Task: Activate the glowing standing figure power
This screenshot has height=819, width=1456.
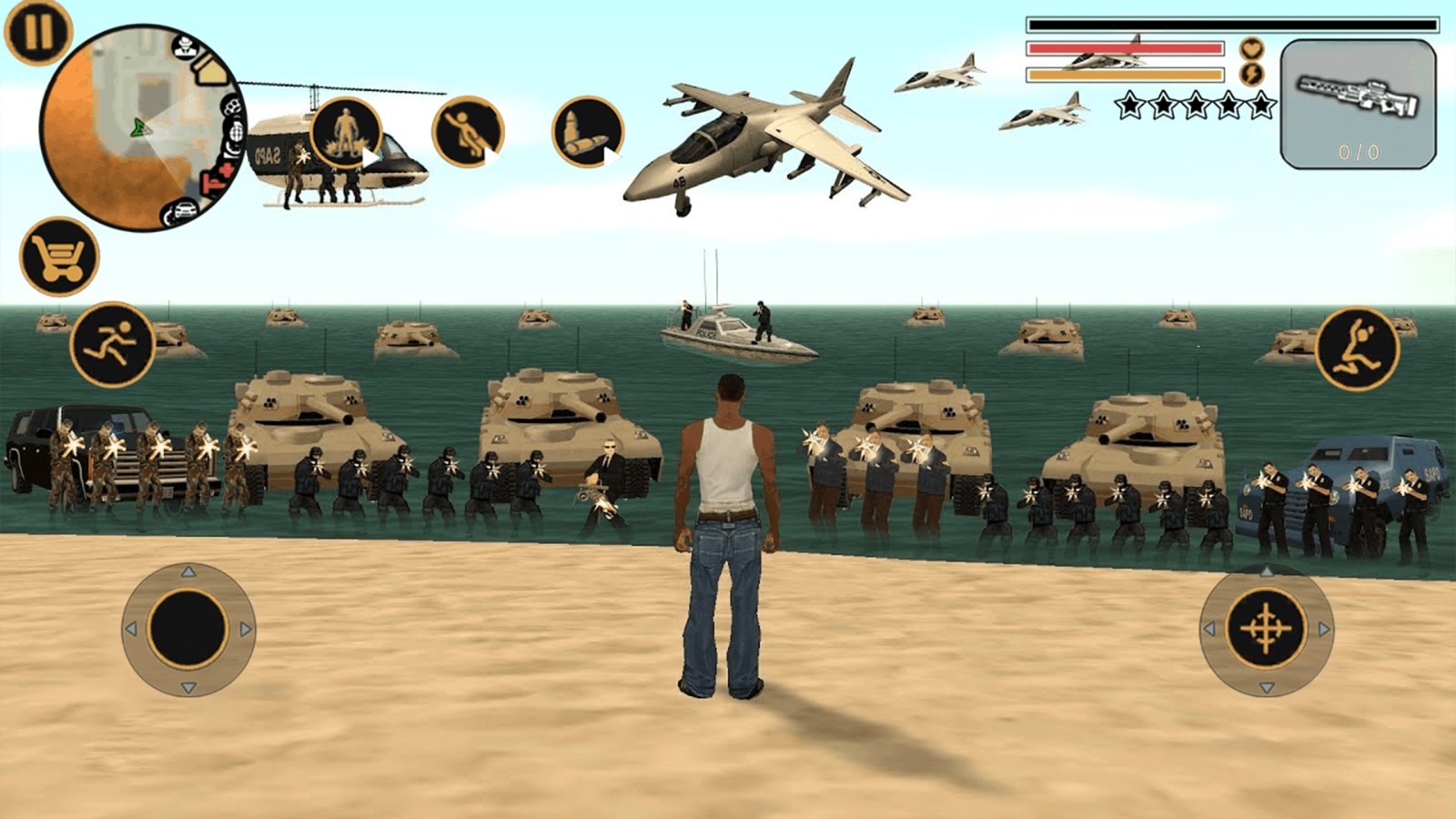Action: click(x=346, y=133)
